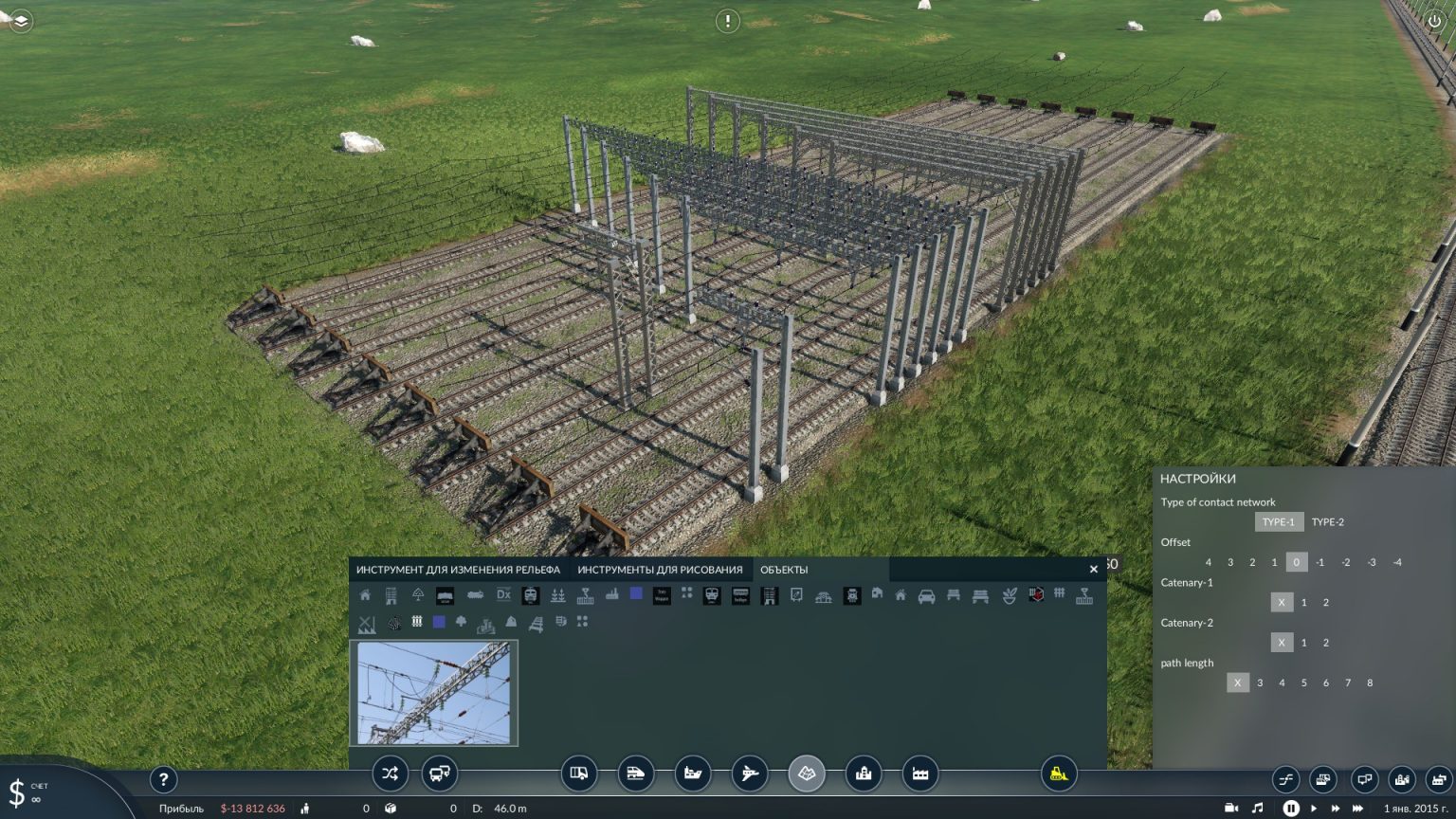This screenshot has height=819, width=1456.
Task: Open the tracks construction menu
Action: click(637, 773)
